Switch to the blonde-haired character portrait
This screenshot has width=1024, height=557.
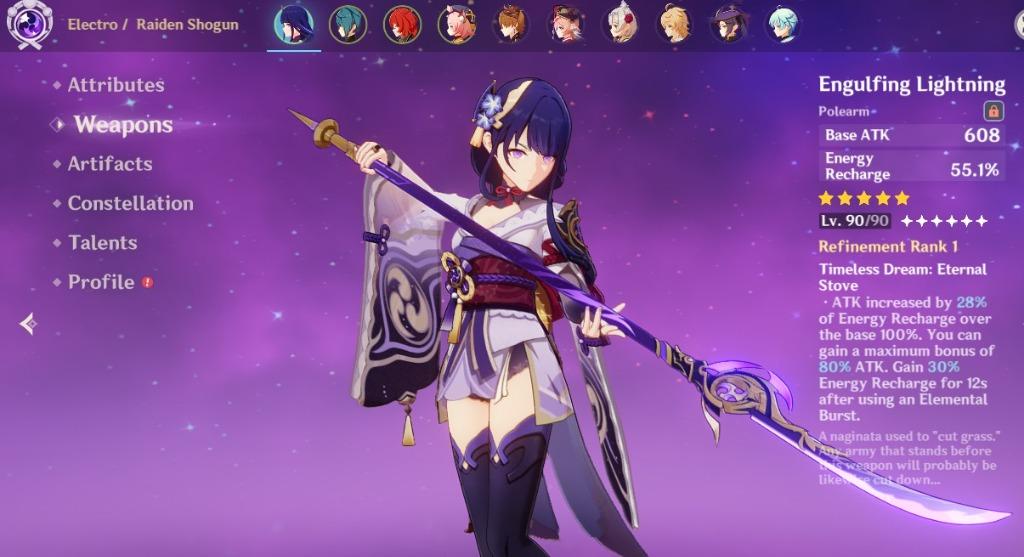click(675, 25)
